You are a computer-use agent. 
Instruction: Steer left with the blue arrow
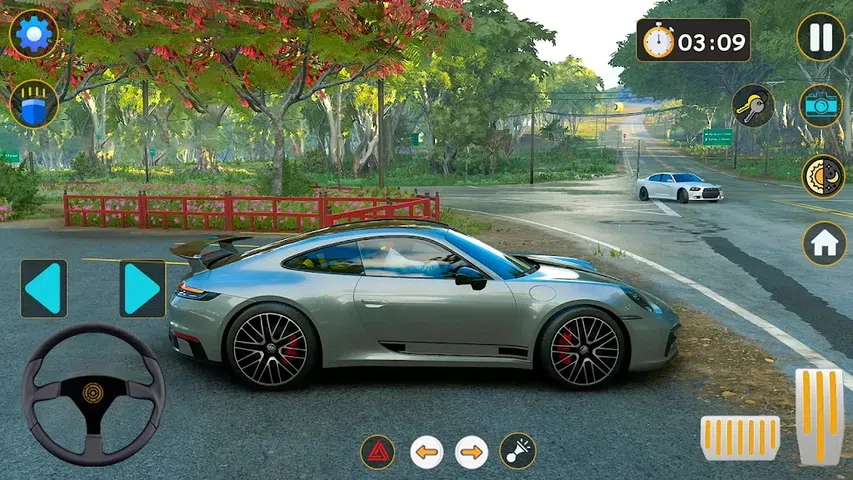coord(44,289)
